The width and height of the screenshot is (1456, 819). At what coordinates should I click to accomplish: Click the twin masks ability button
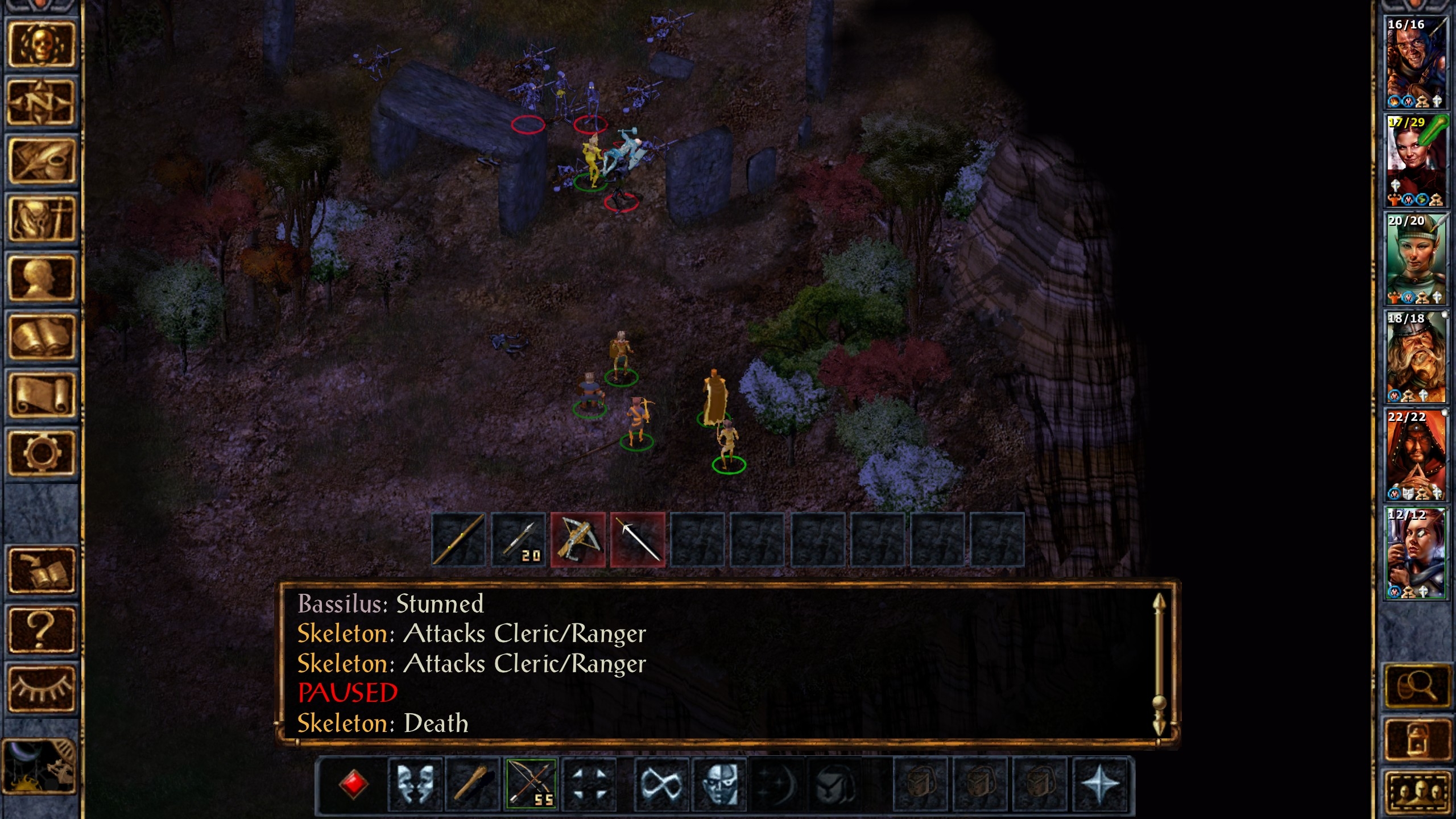415,784
